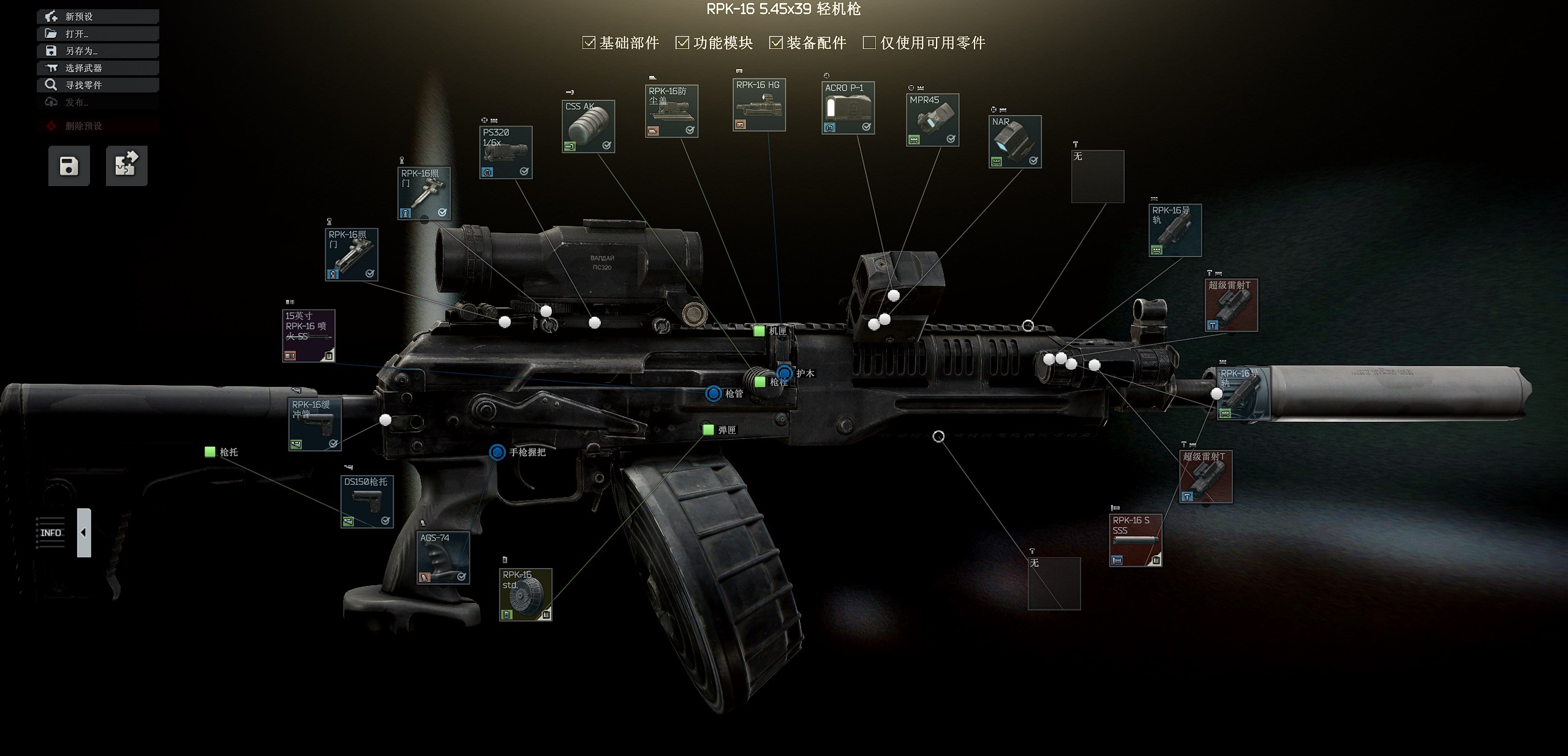The image size is (1568, 756).
Task: Uncheck the 装备配件 checkbox
Action: 776,43
